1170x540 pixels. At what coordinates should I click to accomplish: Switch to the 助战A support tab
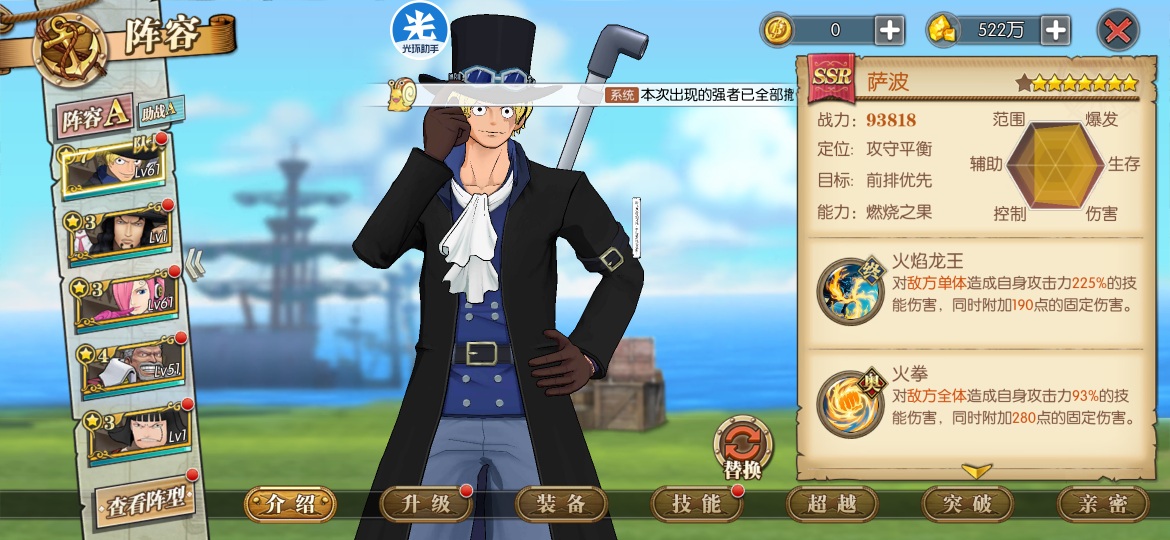click(x=160, y=107)
